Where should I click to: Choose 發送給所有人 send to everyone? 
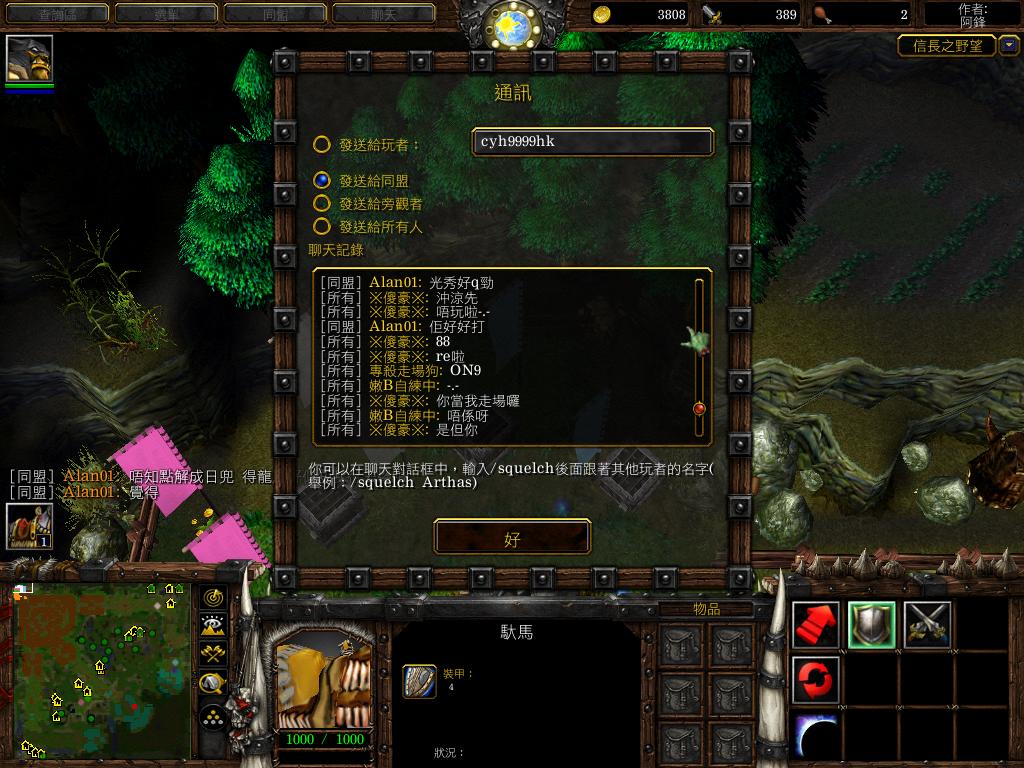[x=322, y=227]
